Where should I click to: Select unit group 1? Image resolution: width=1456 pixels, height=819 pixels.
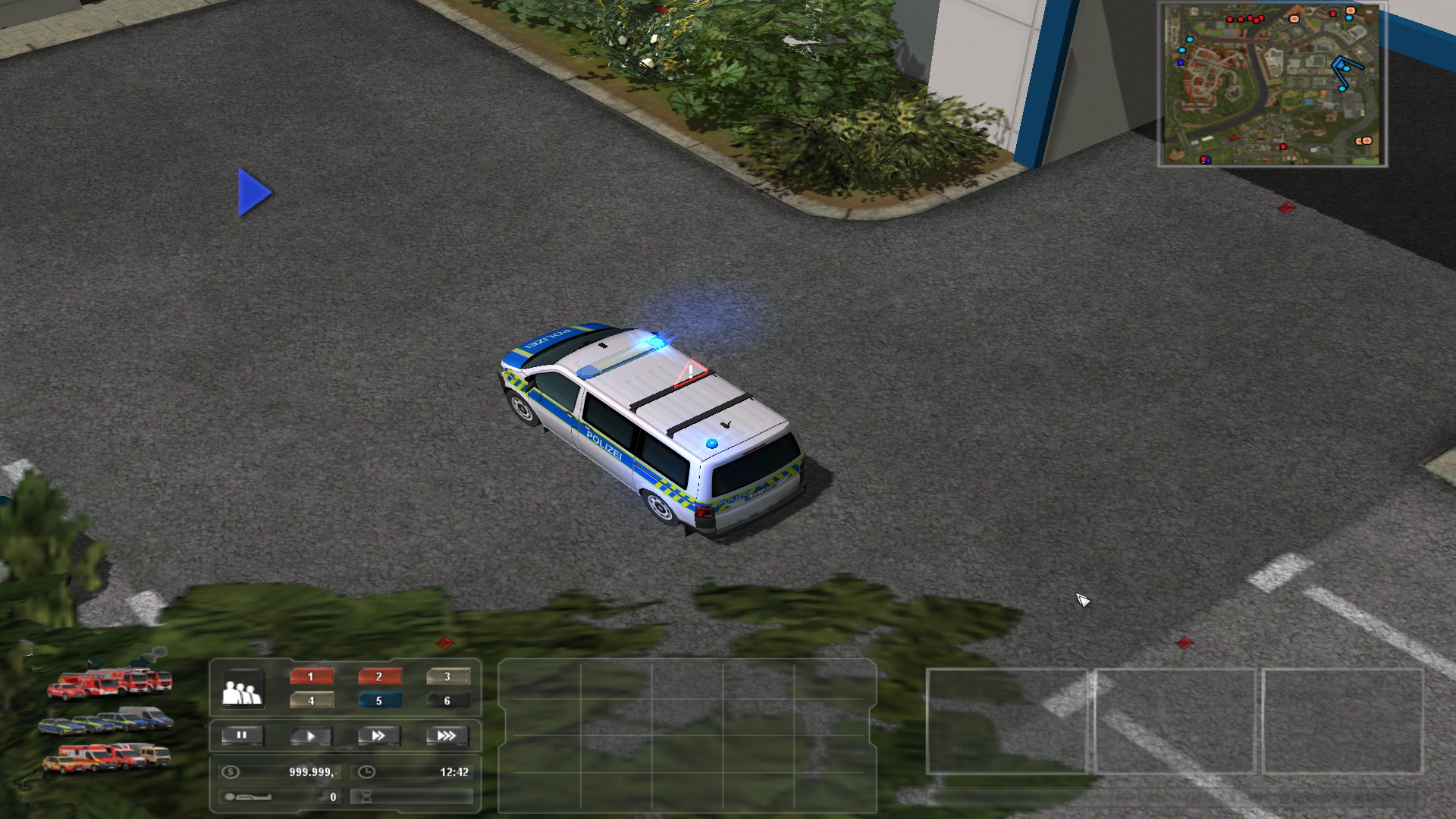click(x=311, y=676)
